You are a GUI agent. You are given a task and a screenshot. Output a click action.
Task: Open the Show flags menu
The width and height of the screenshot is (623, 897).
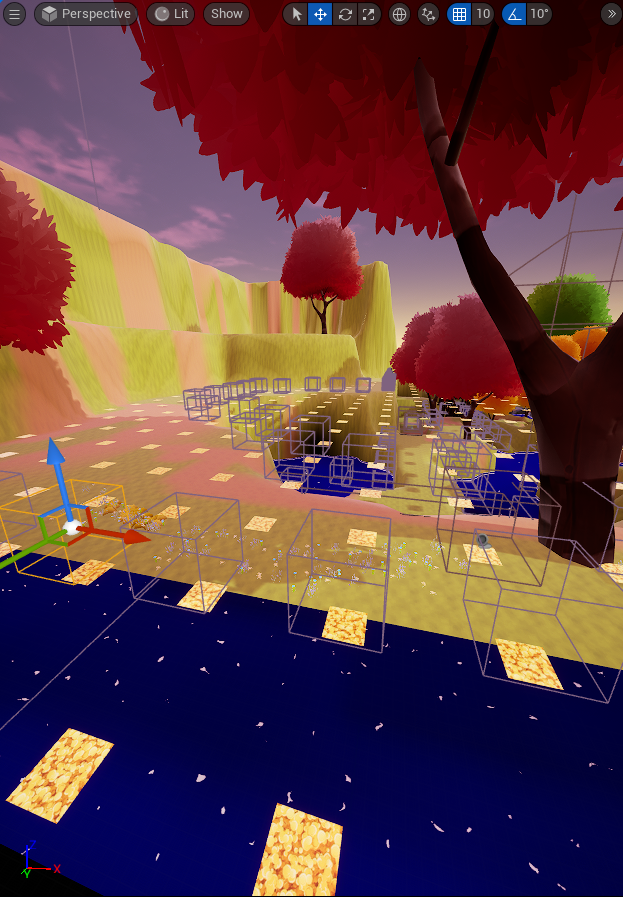(x=226, y=14)
